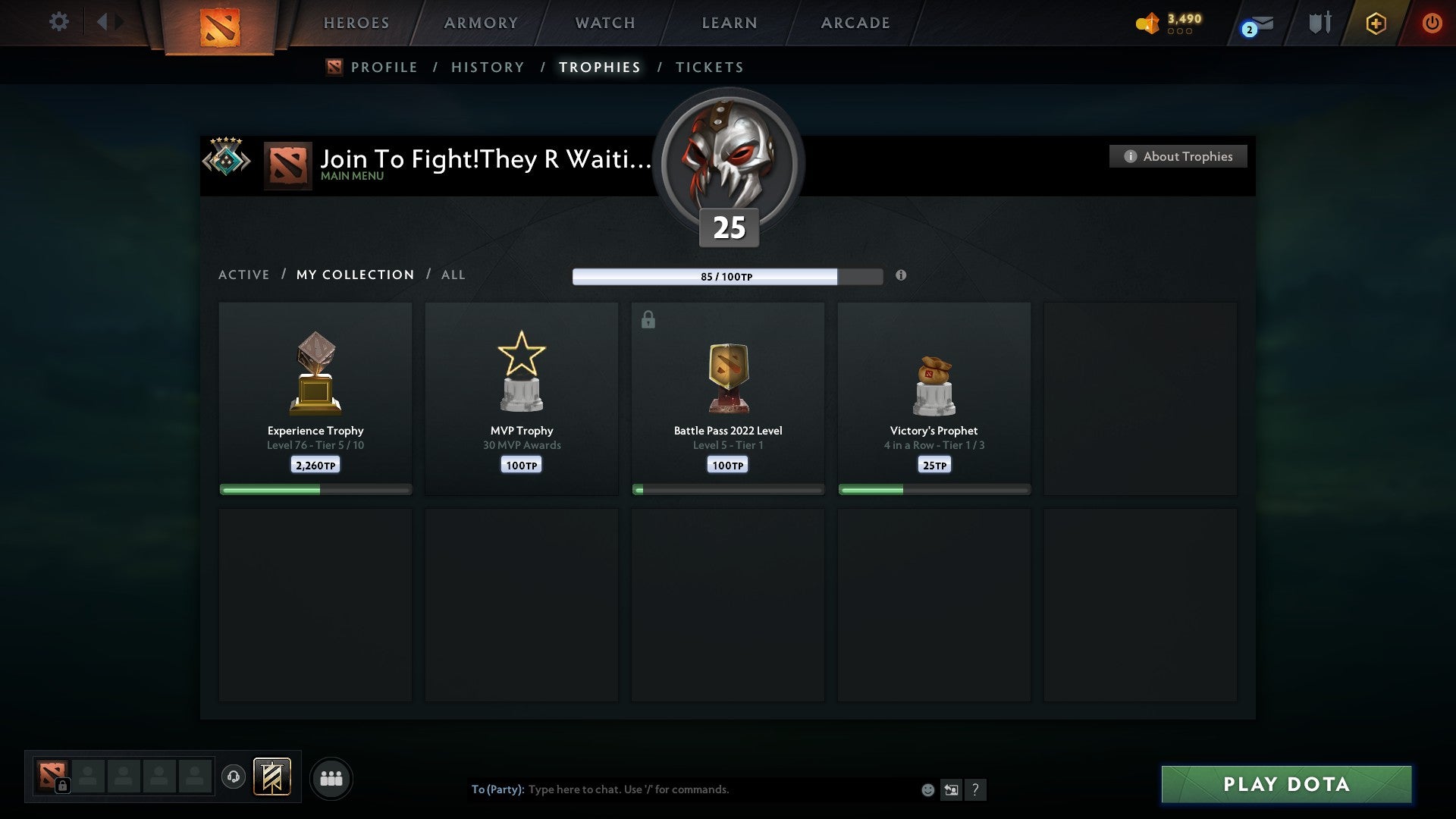The height and width of the screenshot is (819, 1456).
Task: Toggle the party lock on your avatar slot
Action: [x=62, y=786]
